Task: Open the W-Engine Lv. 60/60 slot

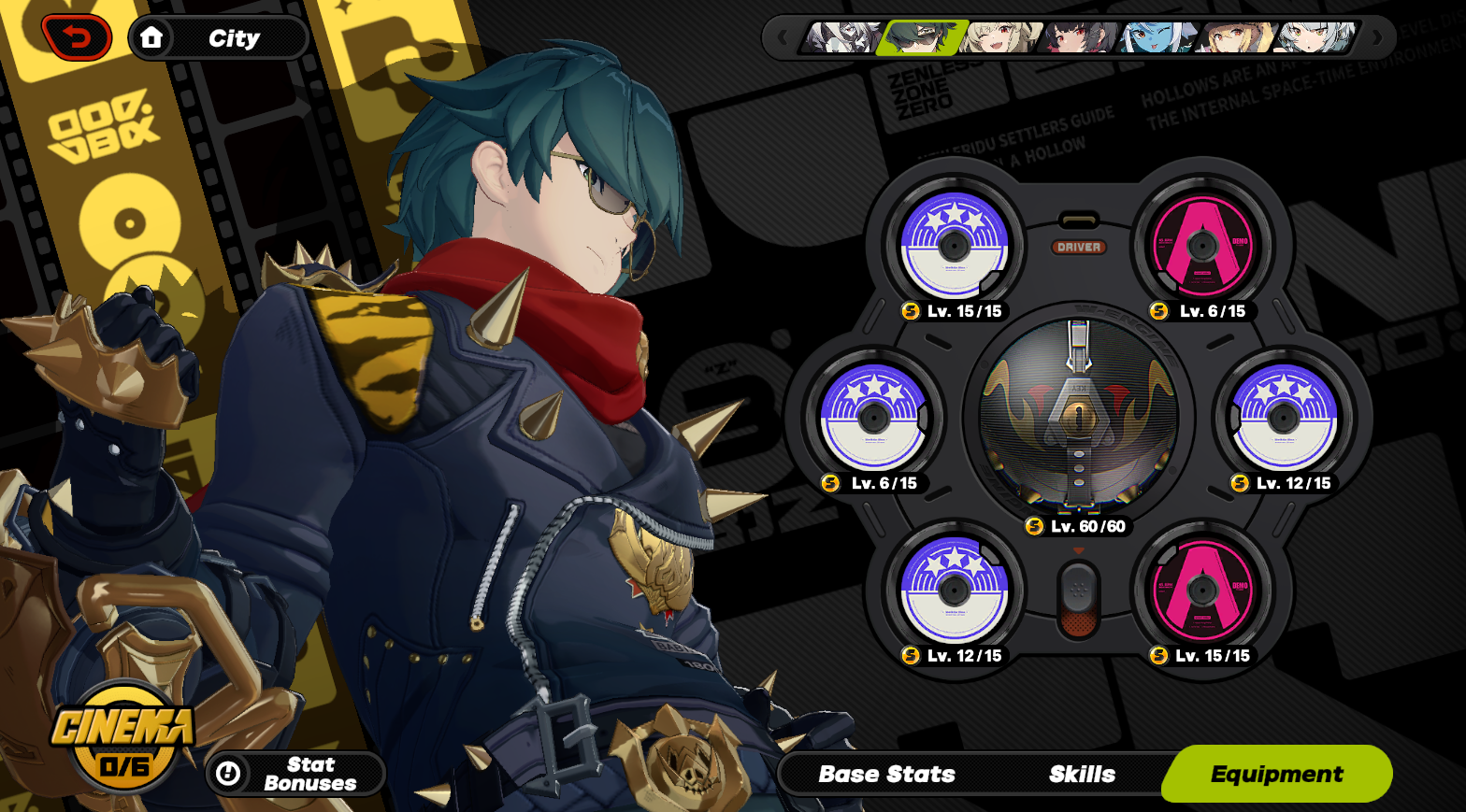Action: tap(1078, 416)
